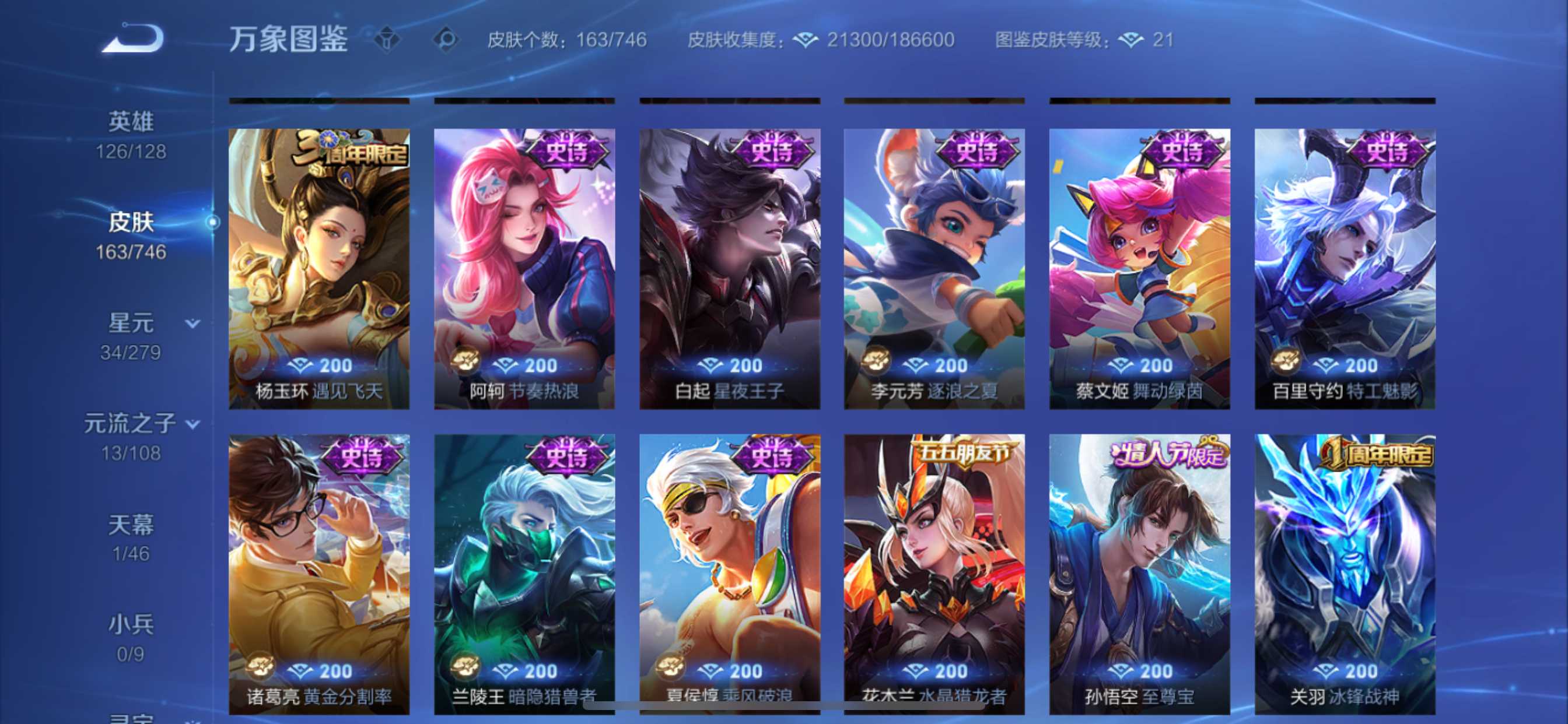The image size is (1568, 724).
Task: Open the 天幕 category
Action: (x=129, y=524)
